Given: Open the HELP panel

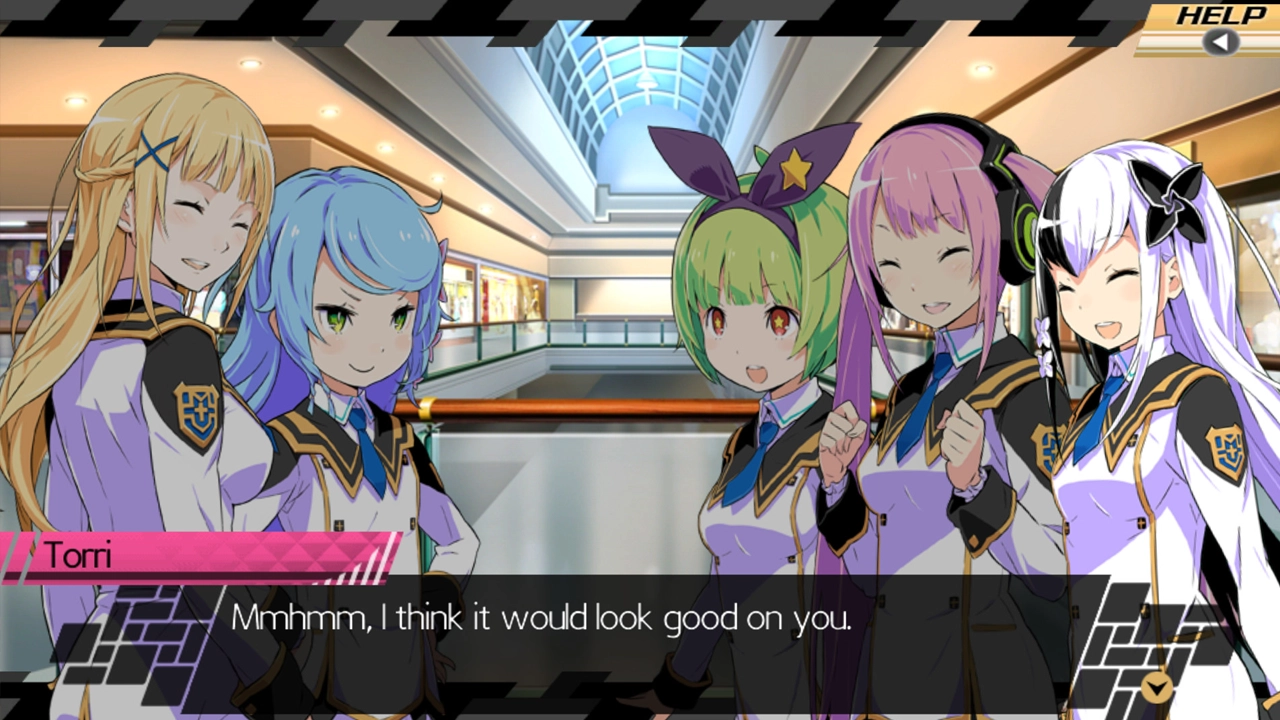Looking at the screenshot, I should pyautogui.click(x=1220, y=15).
